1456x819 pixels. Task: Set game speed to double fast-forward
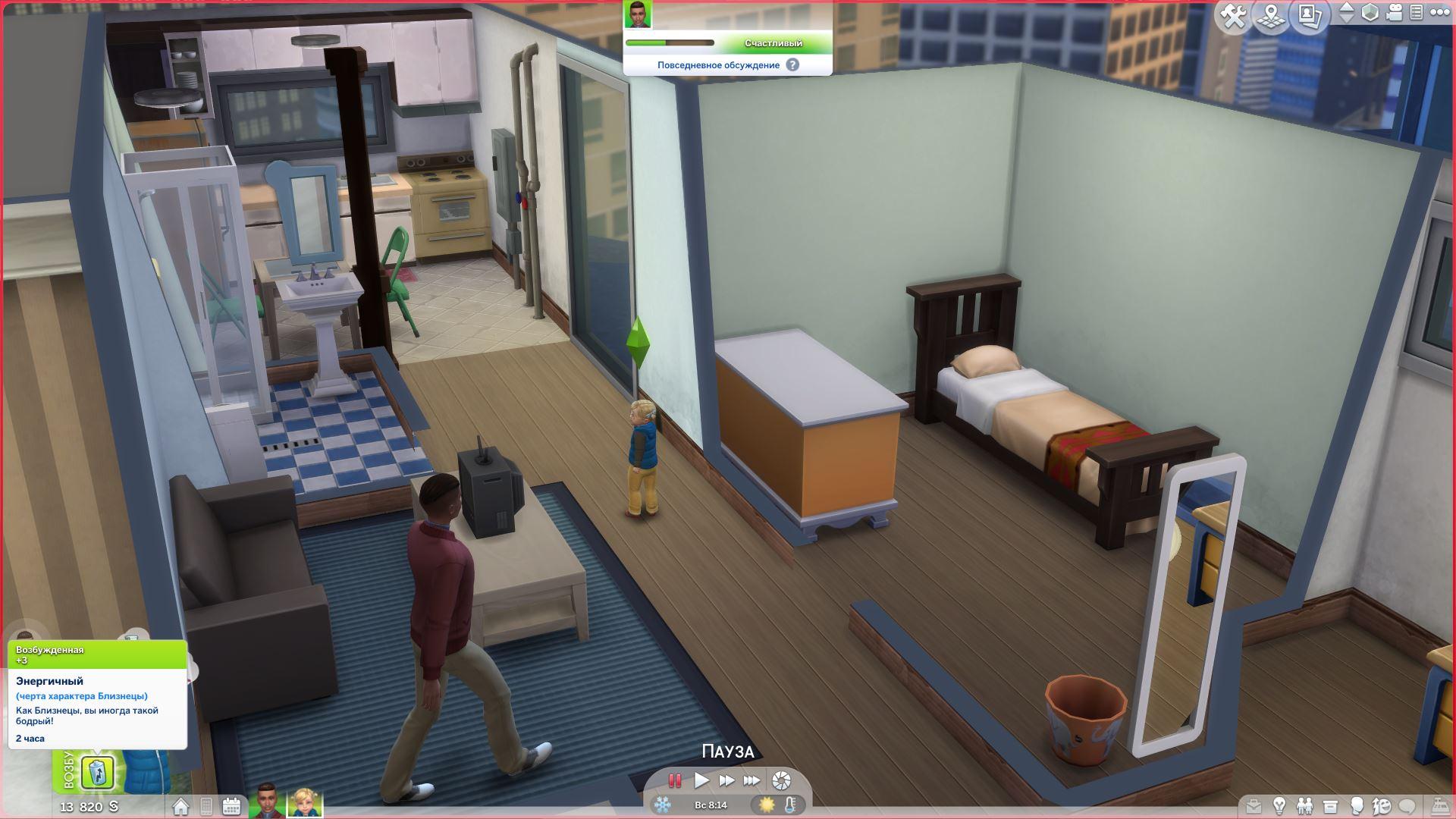[x=726, y=780]
